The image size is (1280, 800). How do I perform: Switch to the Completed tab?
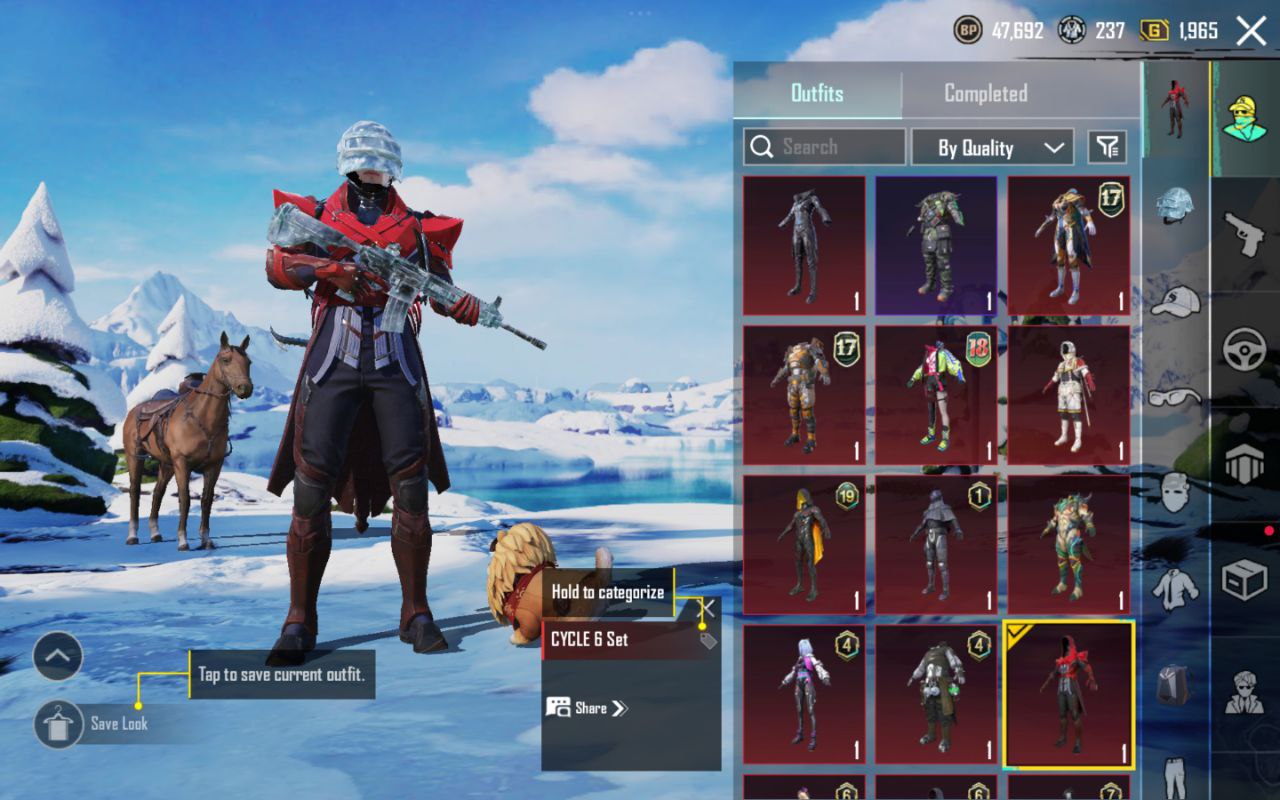pyautogui.click(x=985, y=94)
